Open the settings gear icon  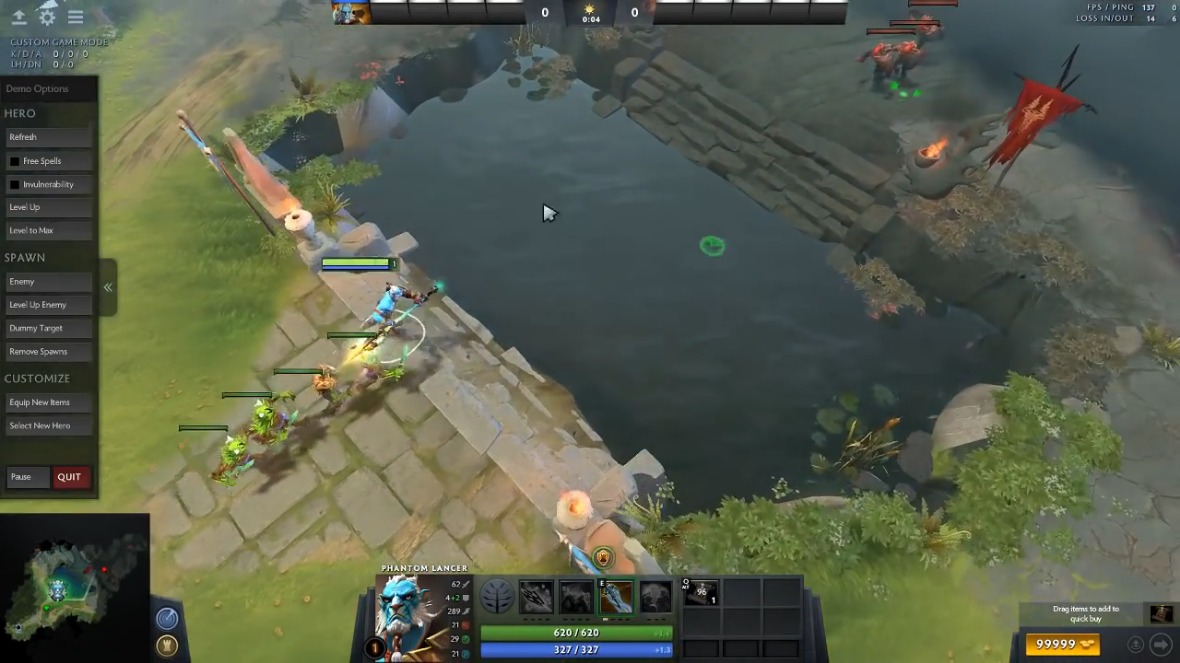47,17
